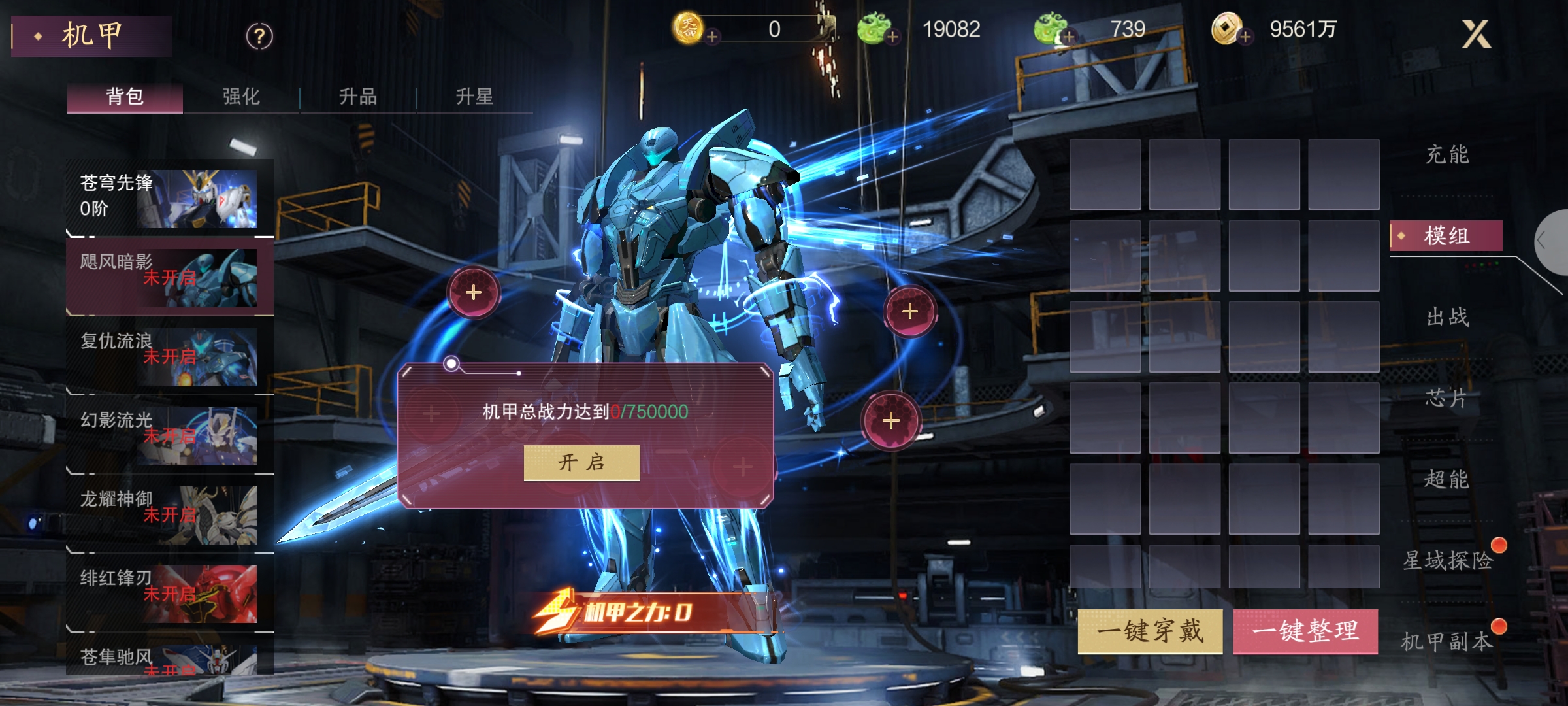Click the 开启 unlock button
The image size is (1568, 706).
581,463
